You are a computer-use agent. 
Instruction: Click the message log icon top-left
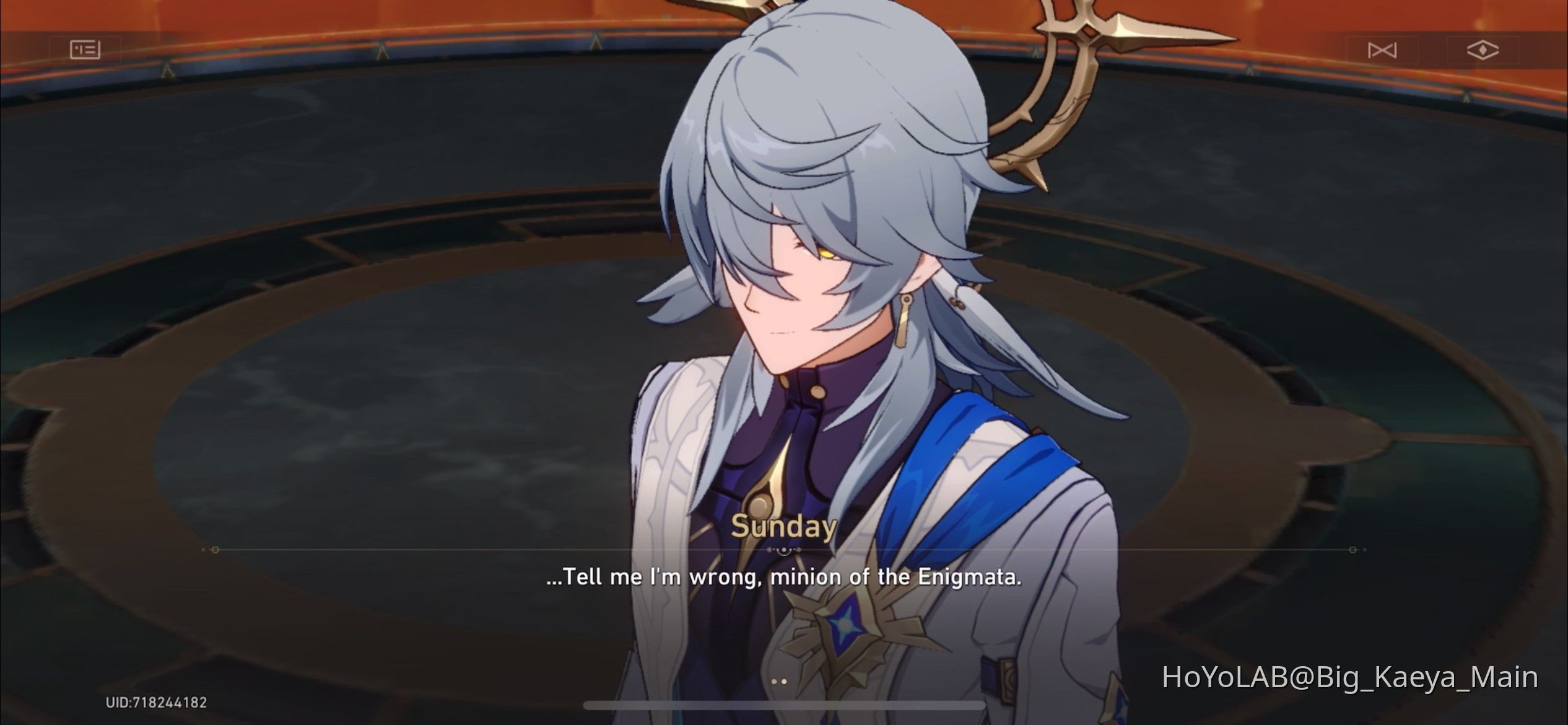coord(85,50)
